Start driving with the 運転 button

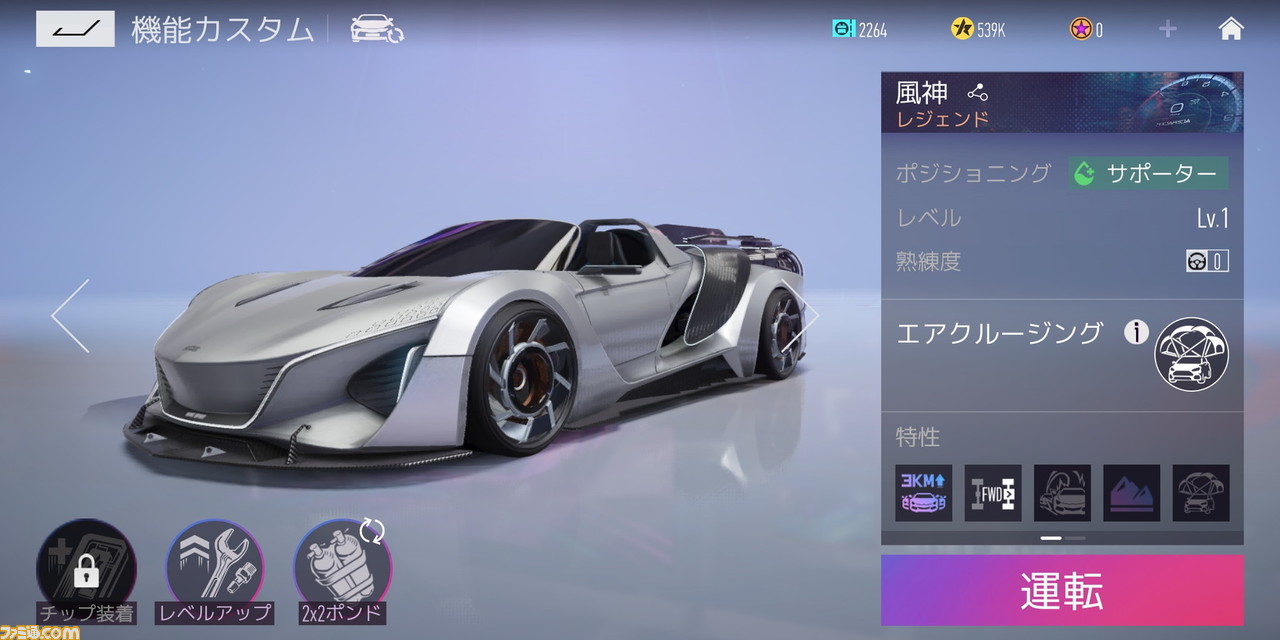(x=1062, y=591)
